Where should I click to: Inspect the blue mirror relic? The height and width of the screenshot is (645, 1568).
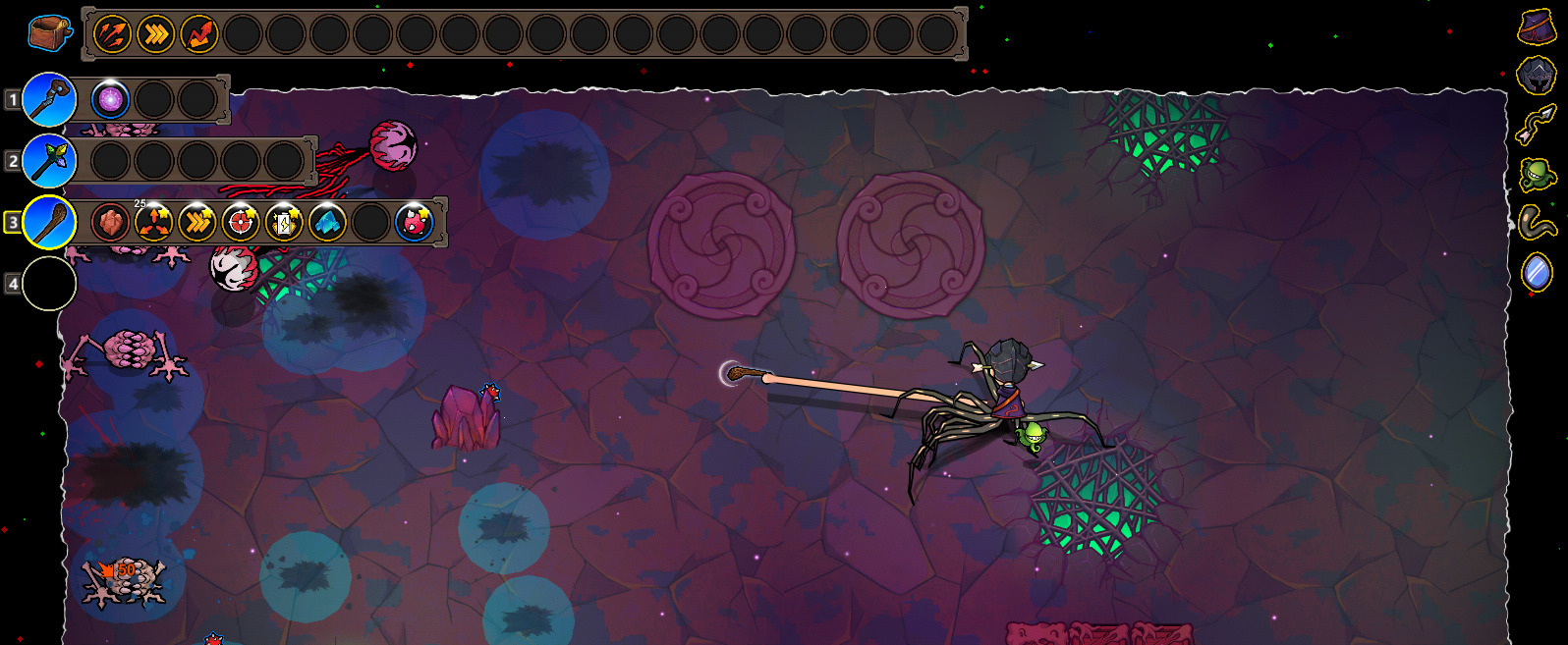pos(1537,271)
